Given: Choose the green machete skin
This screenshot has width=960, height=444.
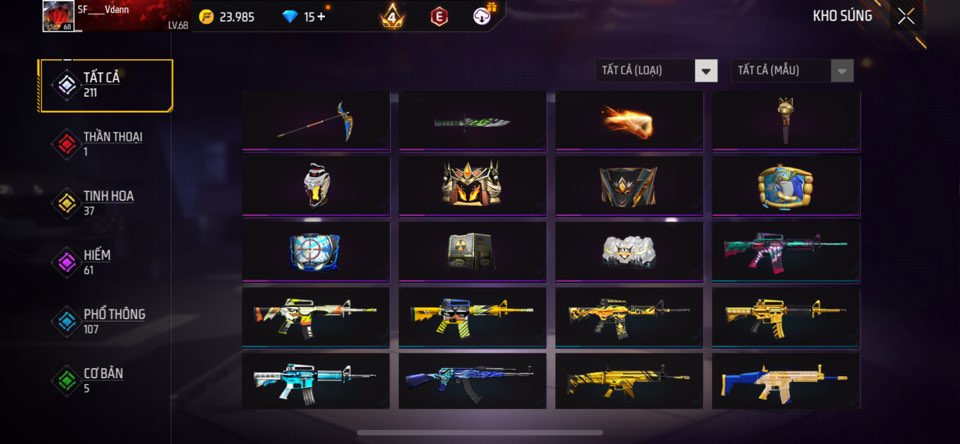Looking at the screenshot, I should point(472,120).
